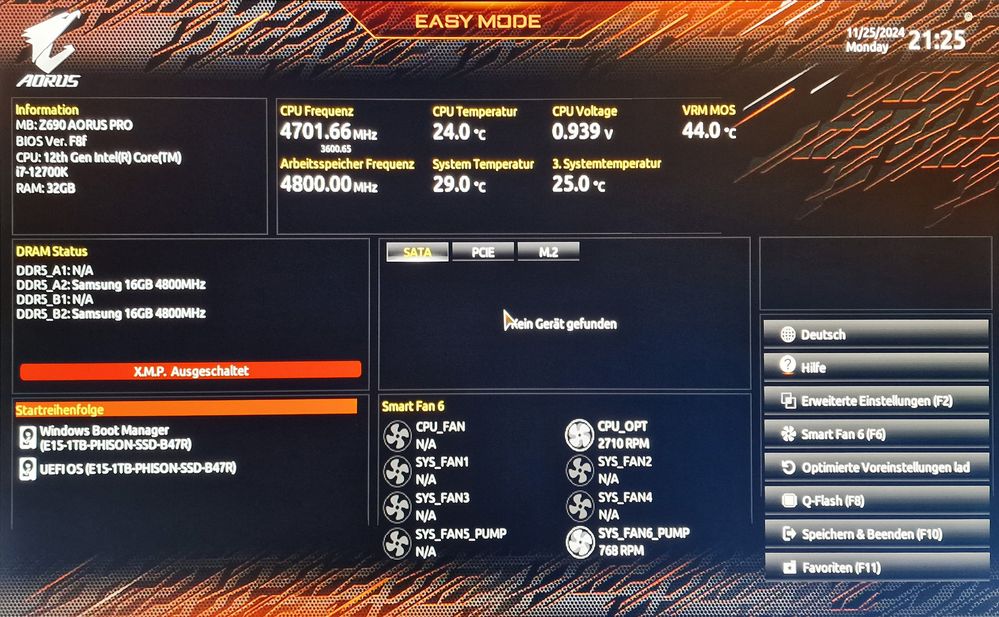
Task: Load Optimierte Voreinstellungen defaults
Action: click(x=875, y=467)
